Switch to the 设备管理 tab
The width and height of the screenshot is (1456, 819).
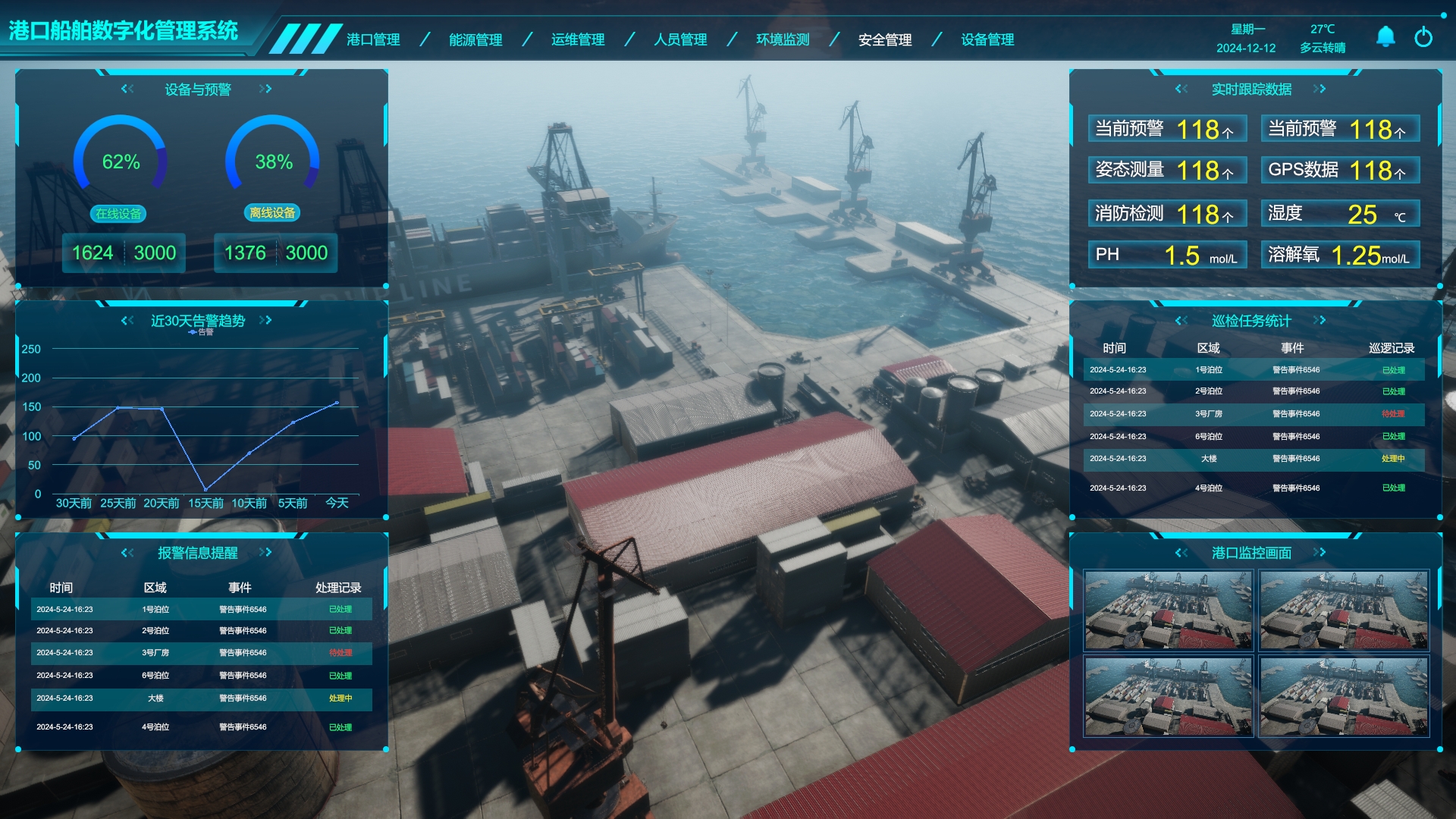click(x=987, y=39)
